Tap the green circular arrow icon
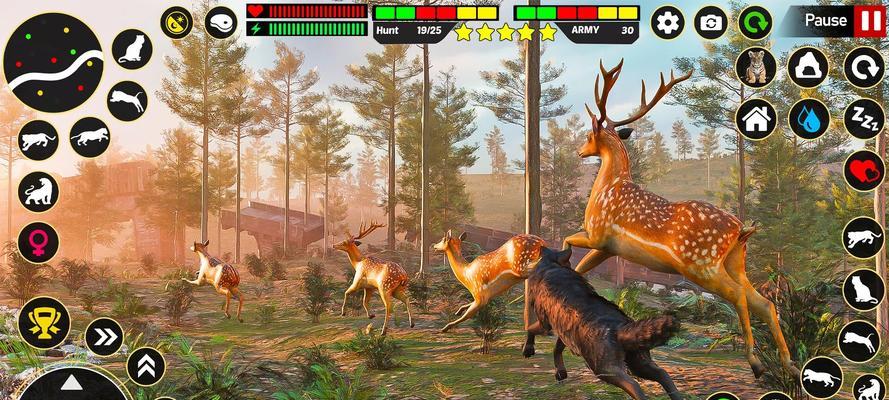 point(755,21)
